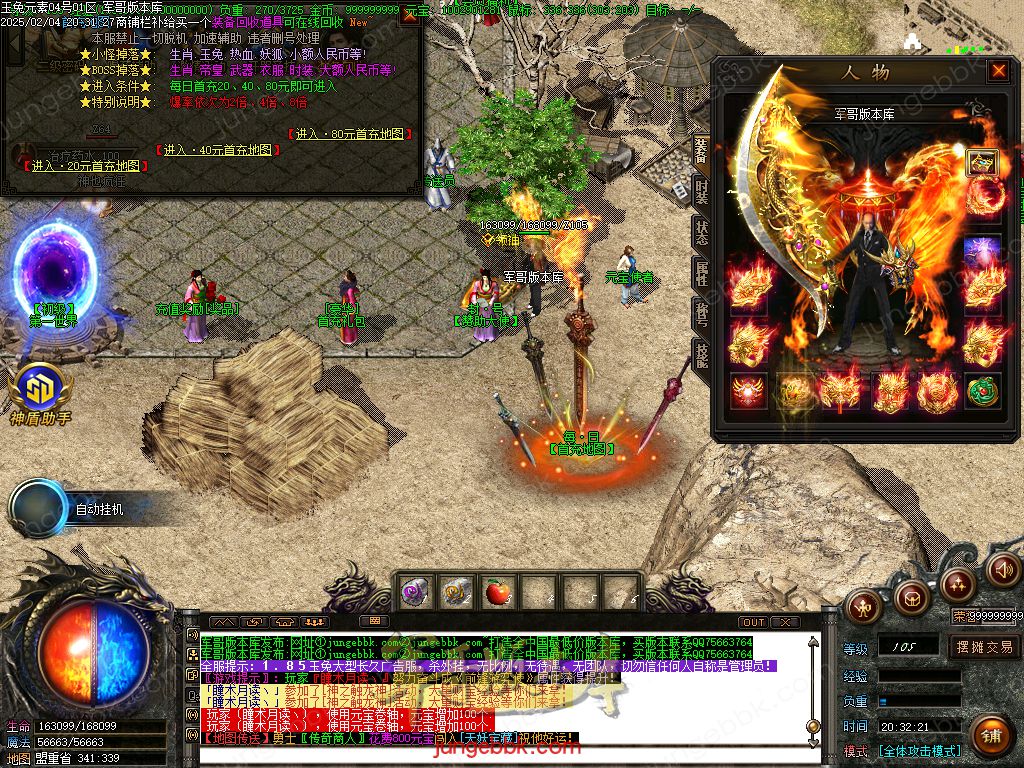
Task: Change the 全体攻击模式 attack mode
Action: (920, 750)
